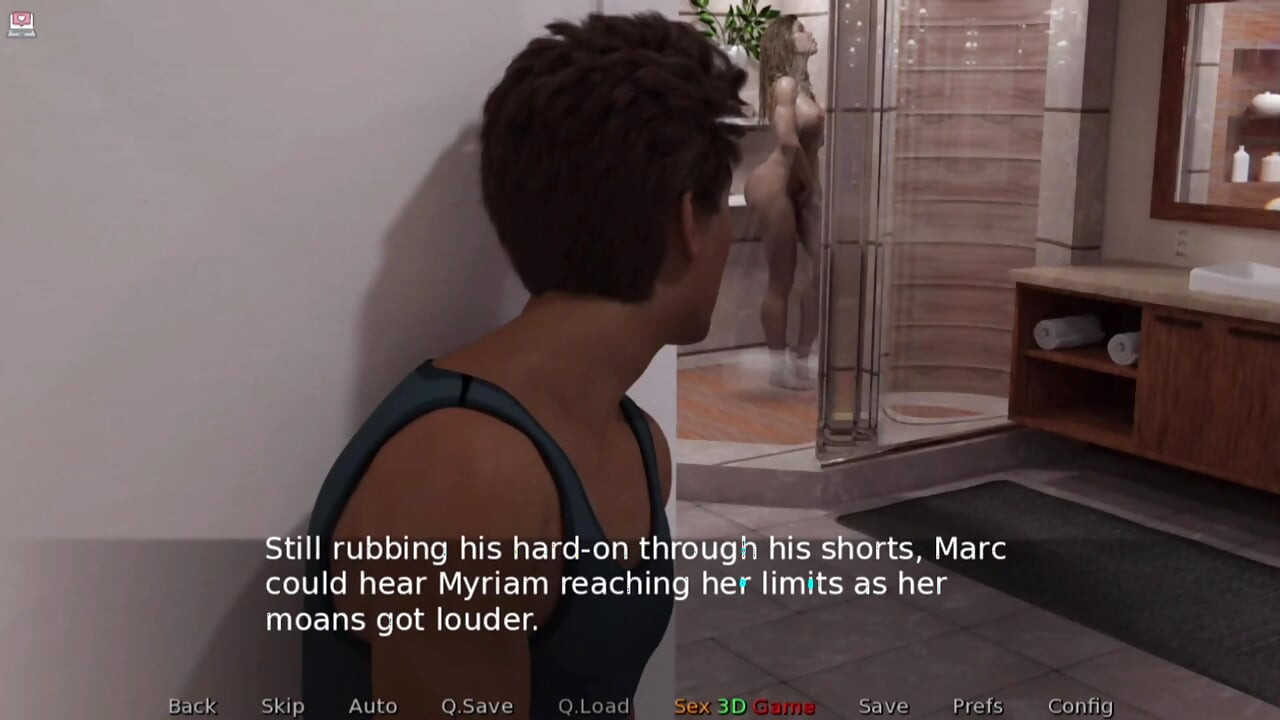Open the Save menu to store progress

tap(882, 705)
